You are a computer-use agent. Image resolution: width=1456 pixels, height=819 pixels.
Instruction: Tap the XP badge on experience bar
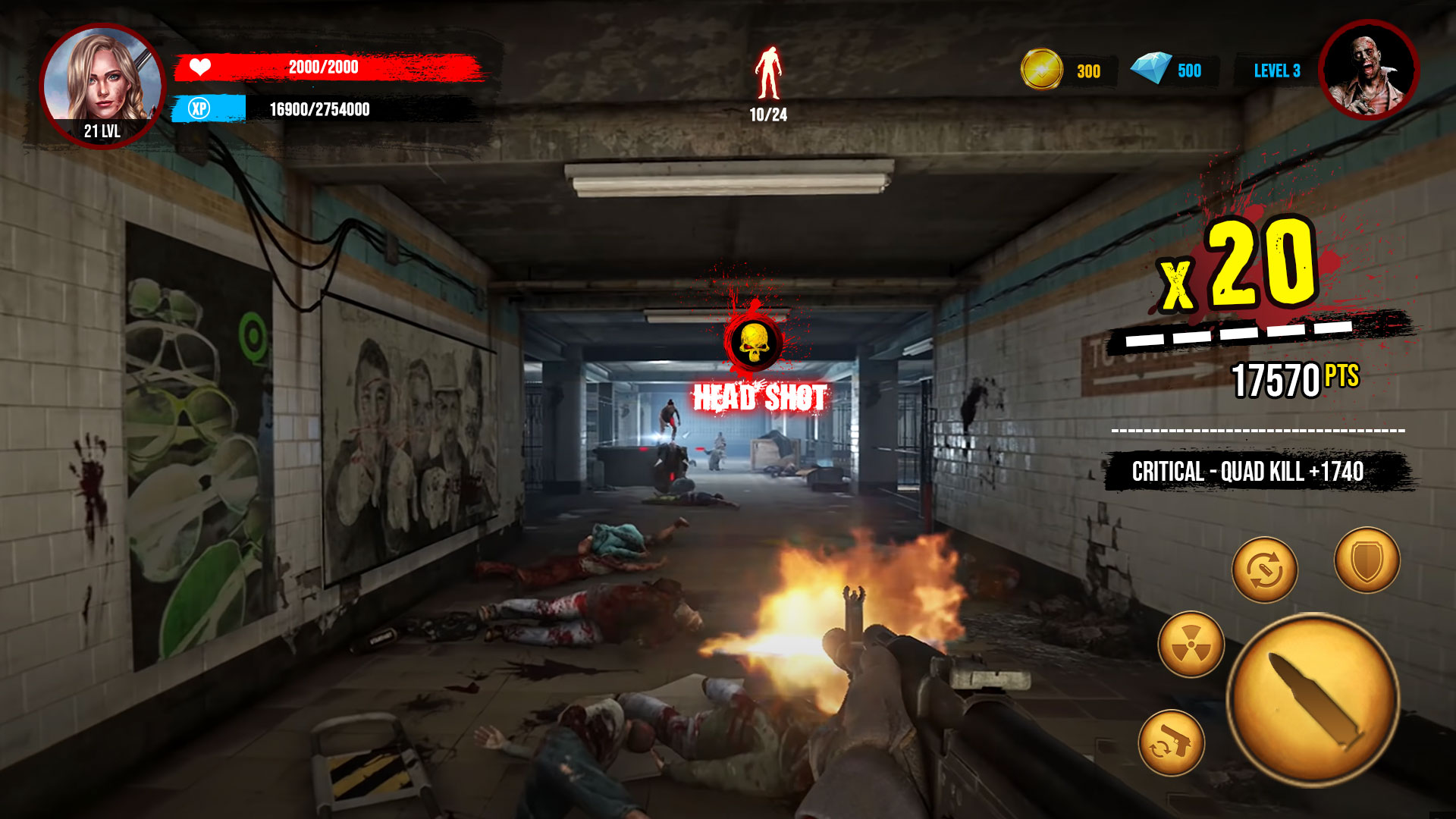pyautogui.click(x=200, y=110)
